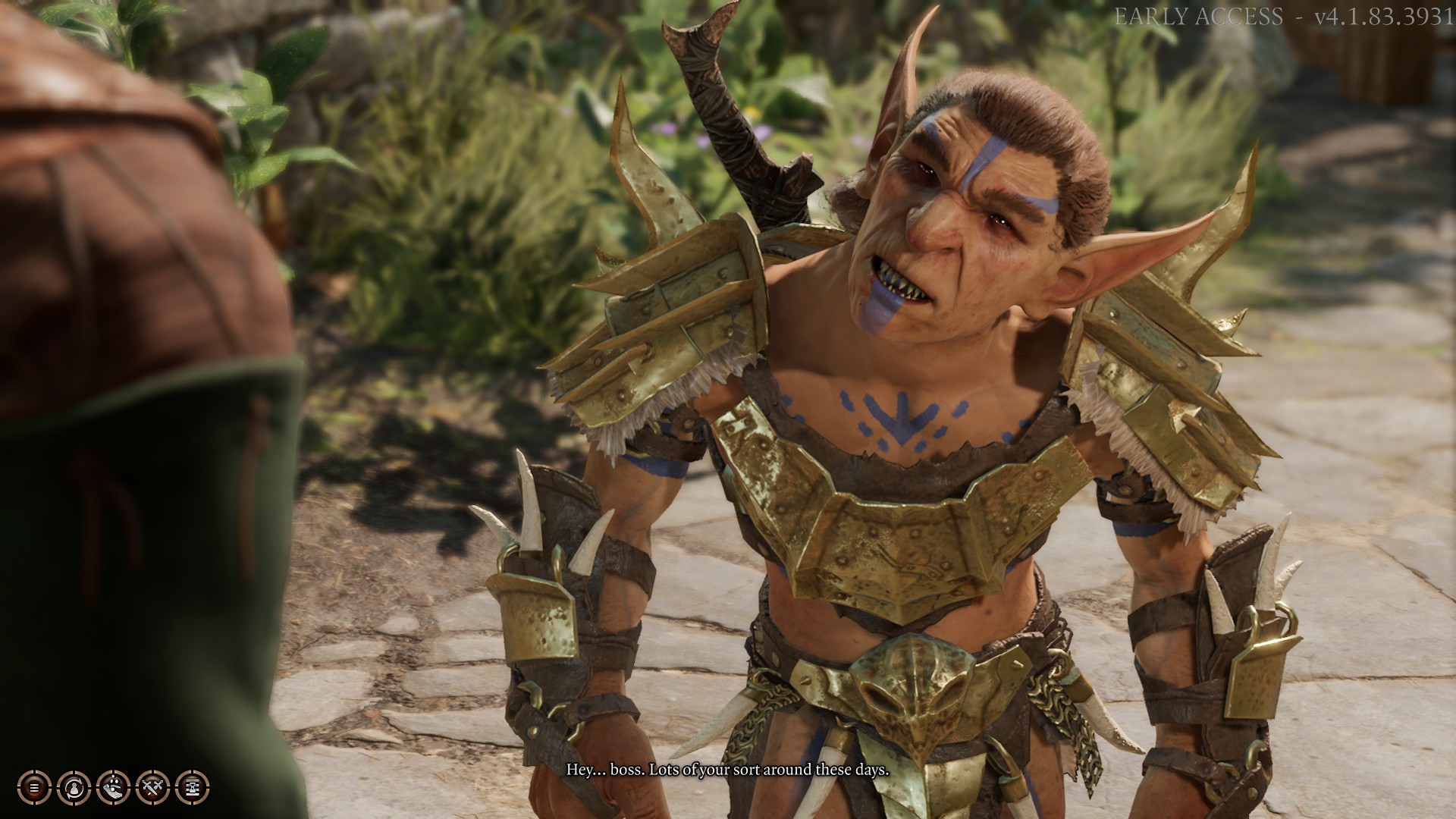This screenshot has width=1456, height=819.
Task: Open trade with the hand and coins icon
Action: point(113,788)
